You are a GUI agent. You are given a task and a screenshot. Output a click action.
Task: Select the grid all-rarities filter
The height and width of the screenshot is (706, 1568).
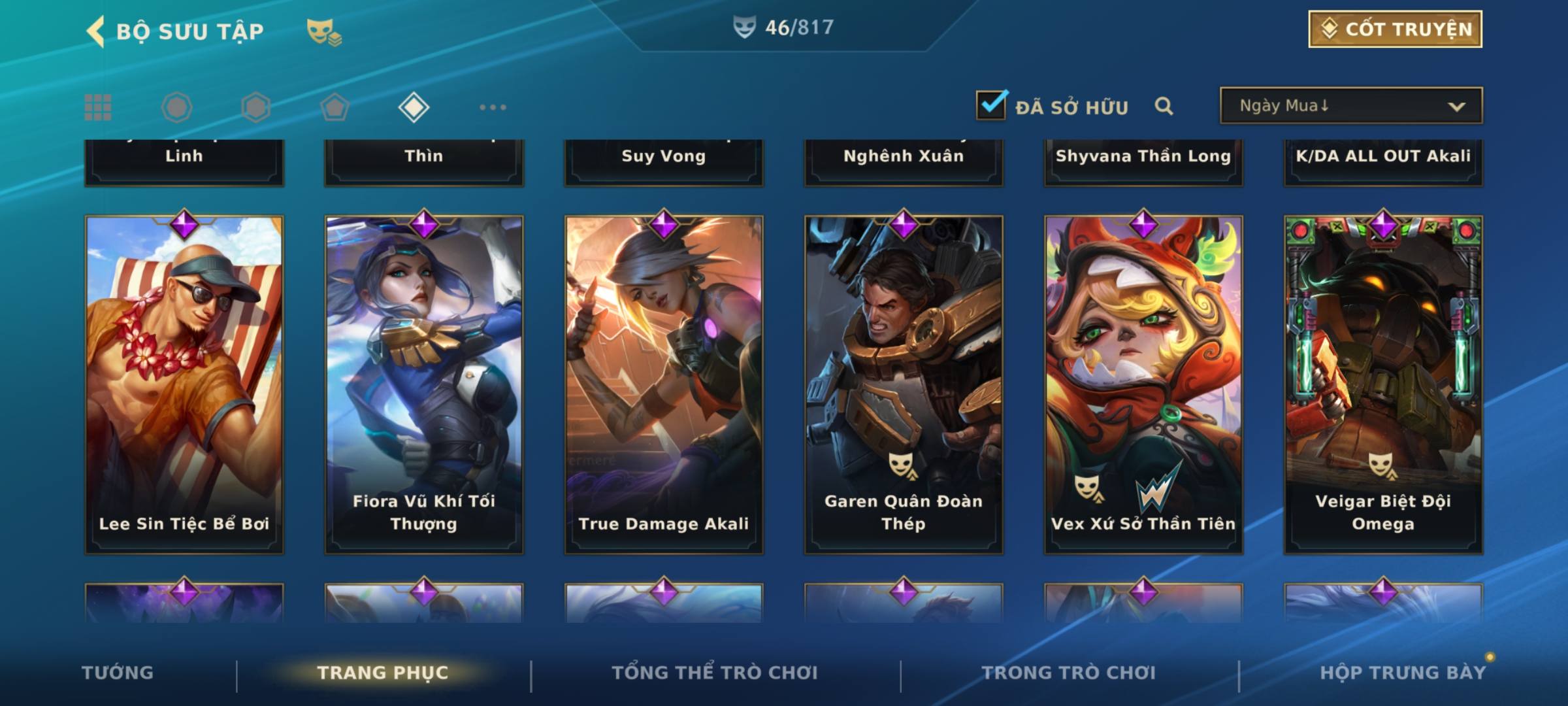98,107
